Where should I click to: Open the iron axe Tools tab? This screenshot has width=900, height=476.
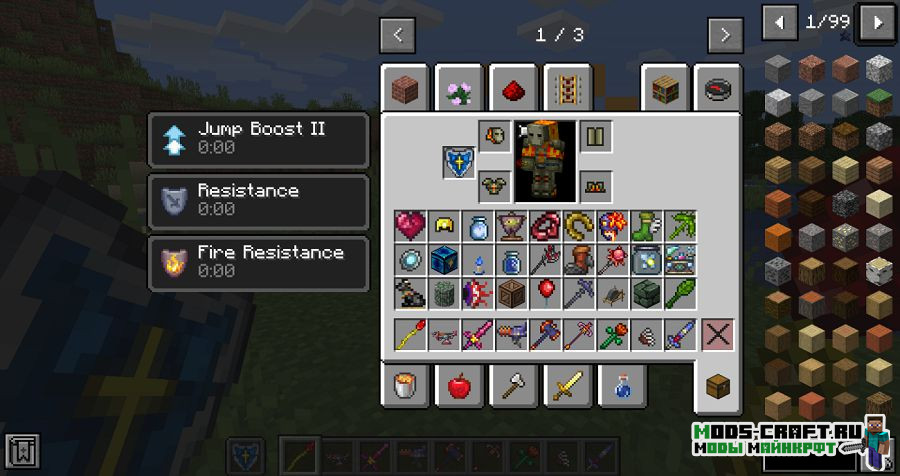(x=513, y=383)
